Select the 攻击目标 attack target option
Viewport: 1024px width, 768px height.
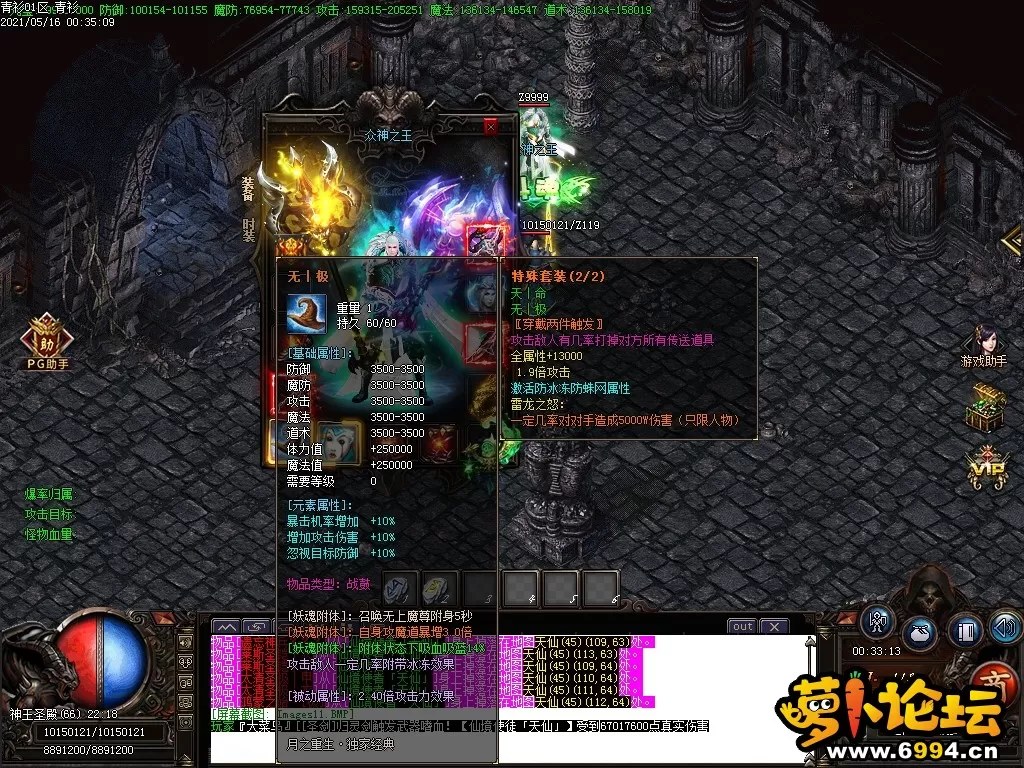[x=49, y=514]
